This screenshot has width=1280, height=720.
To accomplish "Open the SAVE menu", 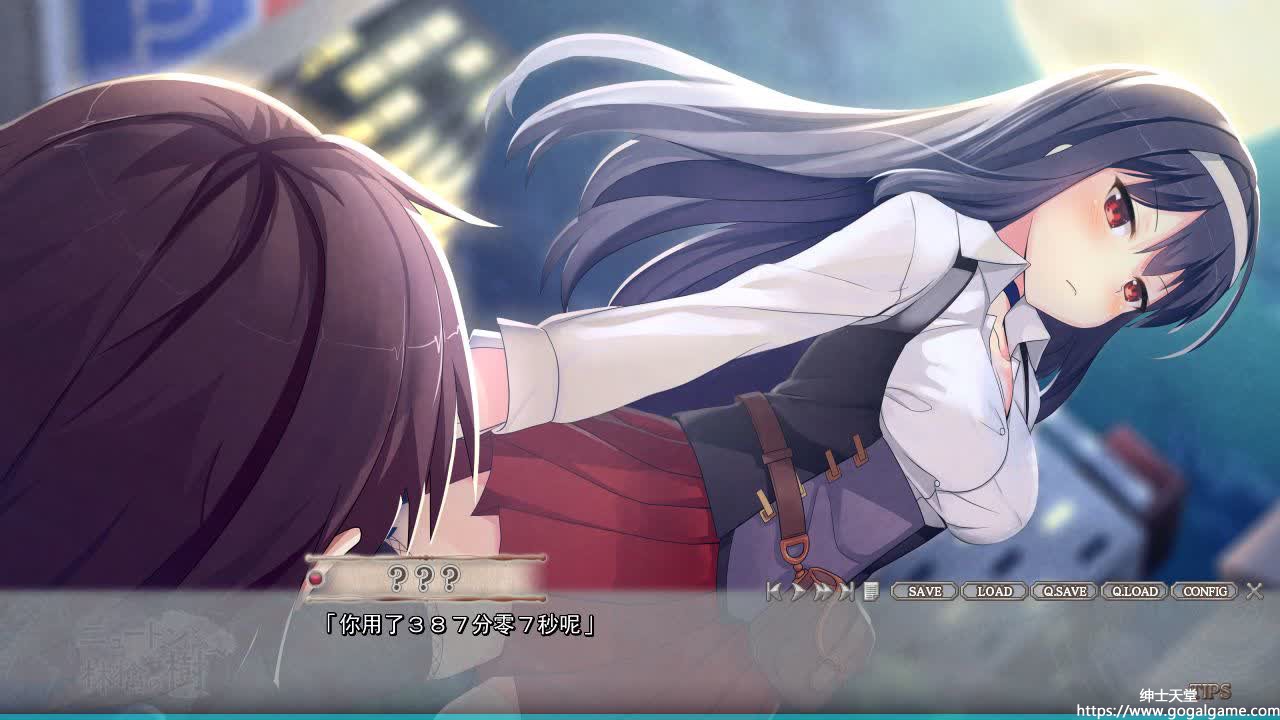I will tap(924, 591).
